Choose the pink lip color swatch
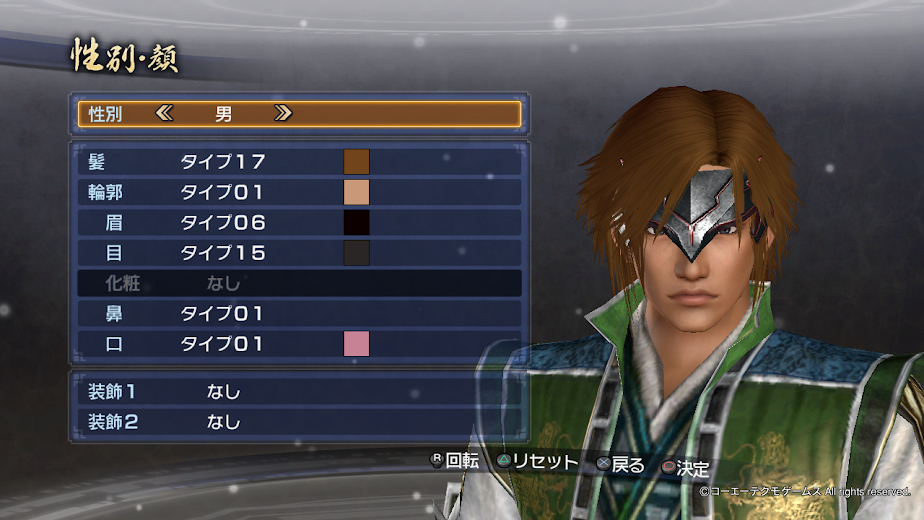This screenshot has height=520, width=924. 357,344
